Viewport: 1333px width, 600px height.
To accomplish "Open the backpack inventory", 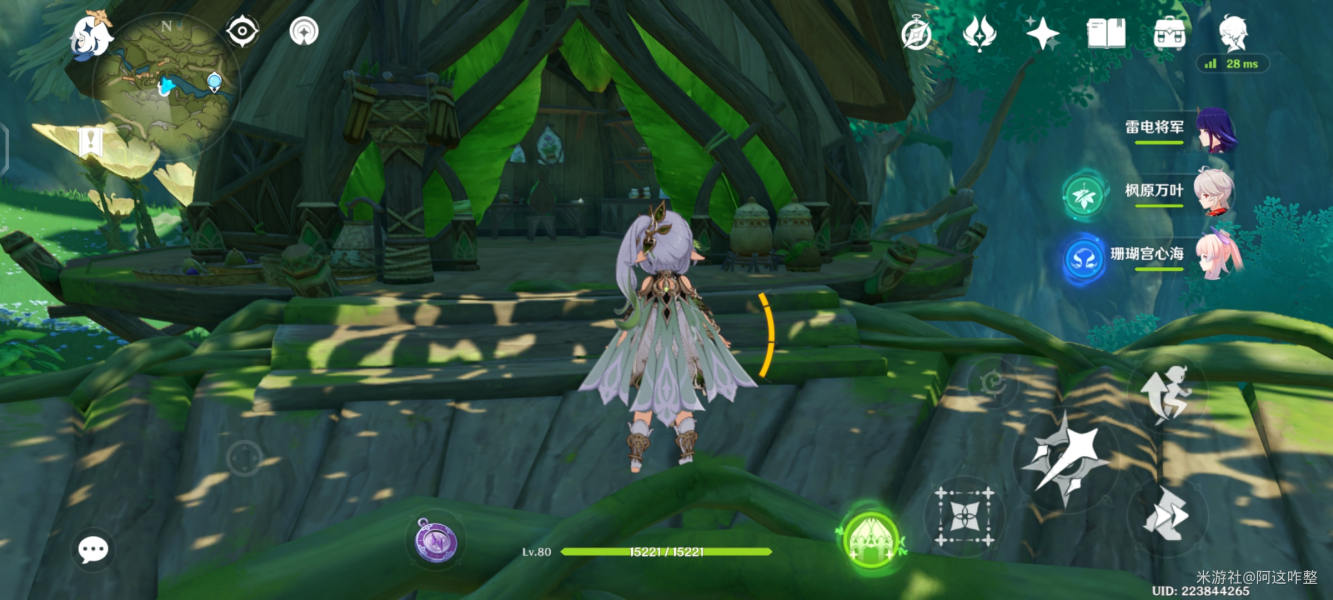I will (1169, 34).
